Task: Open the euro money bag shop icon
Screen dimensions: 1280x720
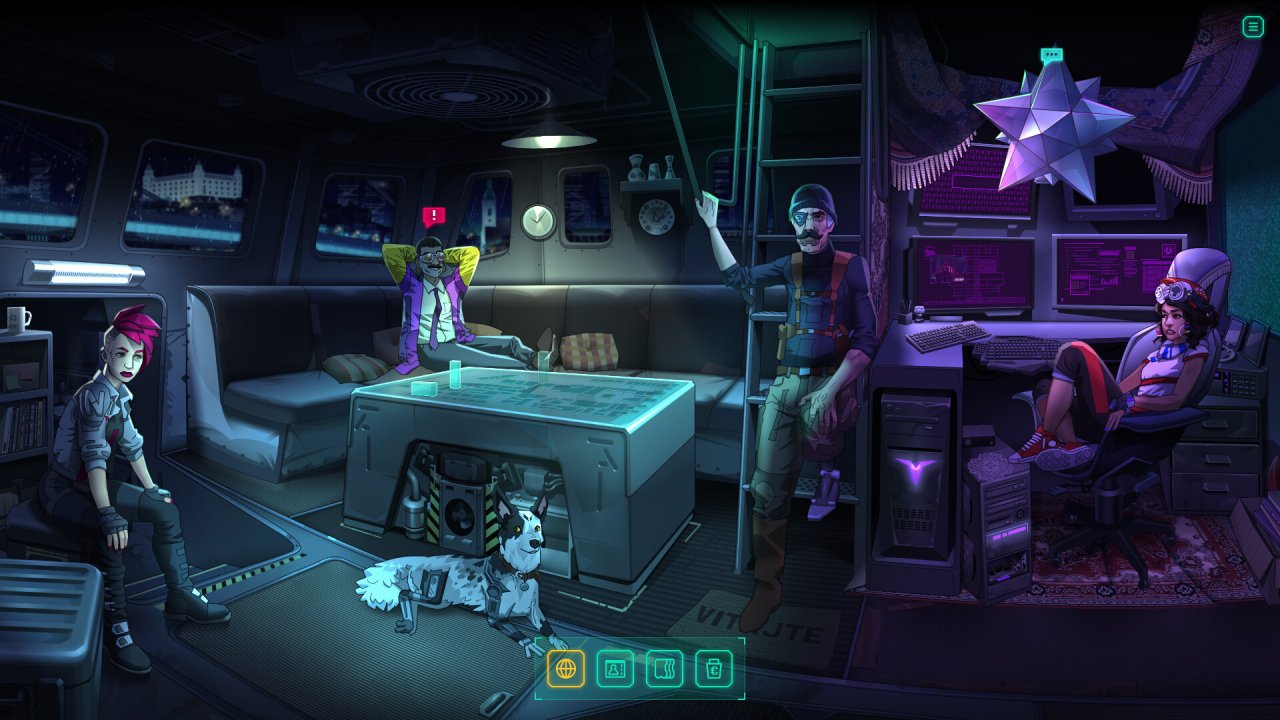Action: point(714,668)
